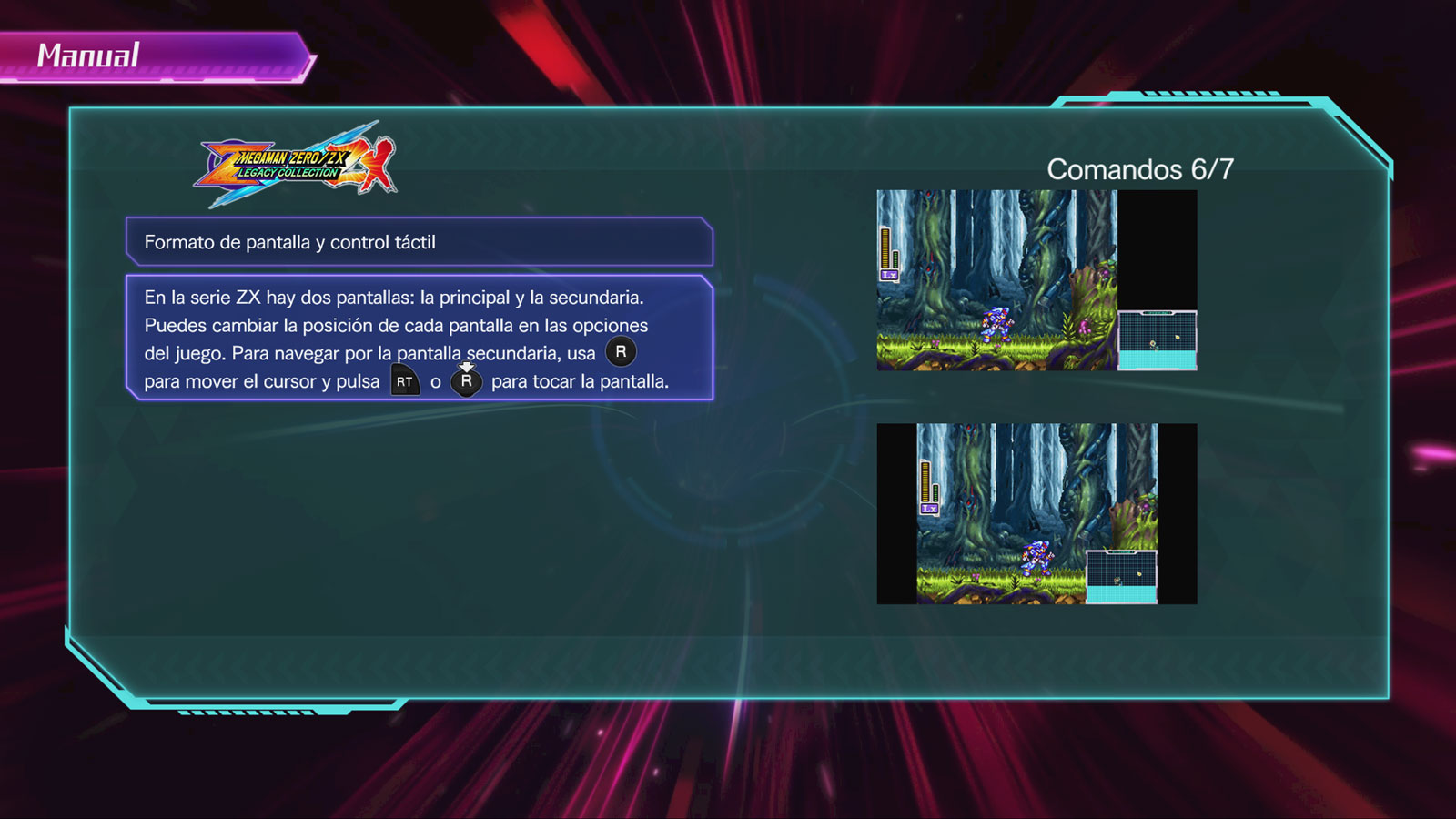
Task: Select the layout preview with black bars on both sides
Action: 1036,513
